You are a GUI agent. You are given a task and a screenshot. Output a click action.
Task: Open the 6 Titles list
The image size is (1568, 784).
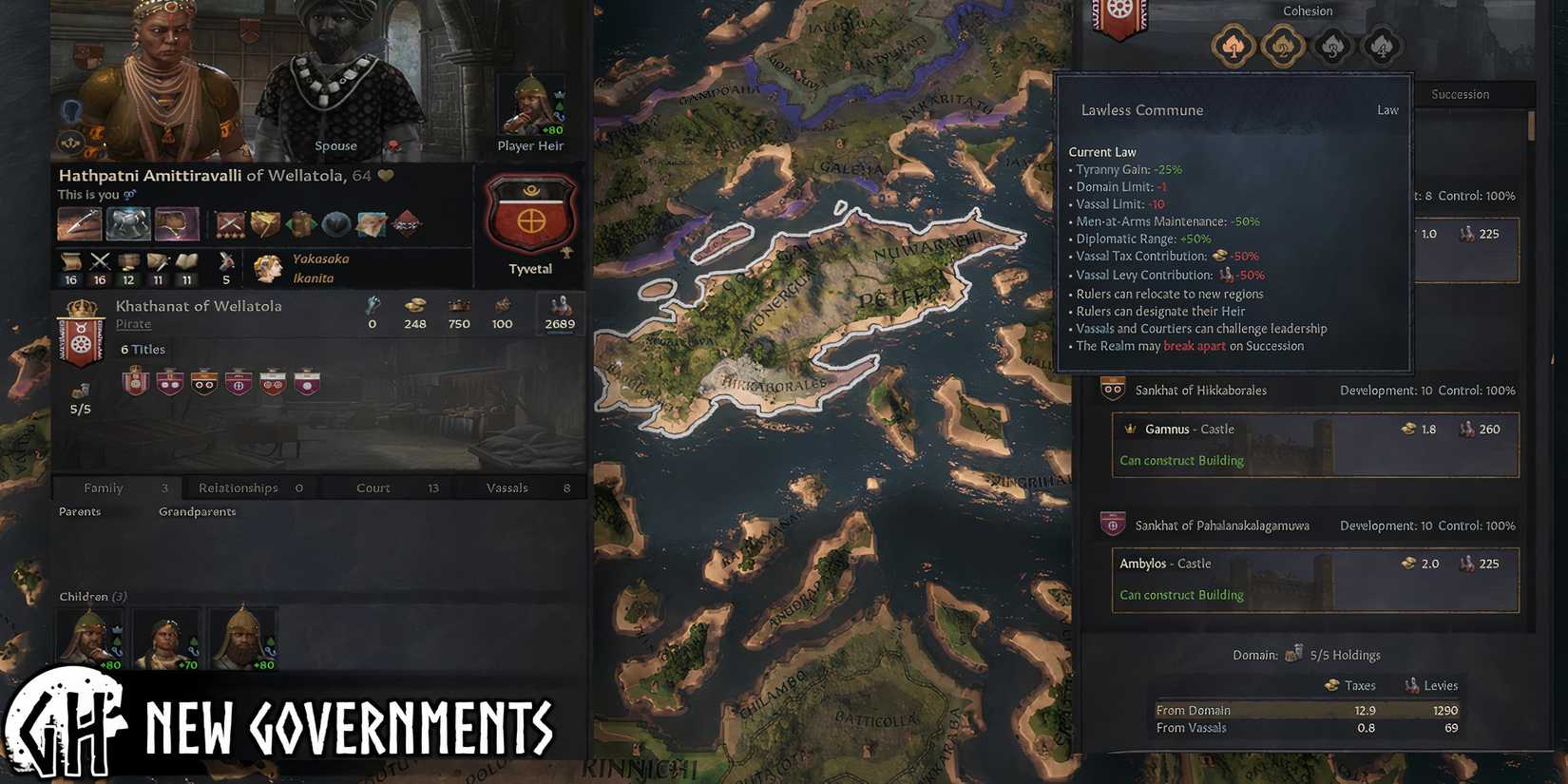pyautogui.click(x=143, y=349)
